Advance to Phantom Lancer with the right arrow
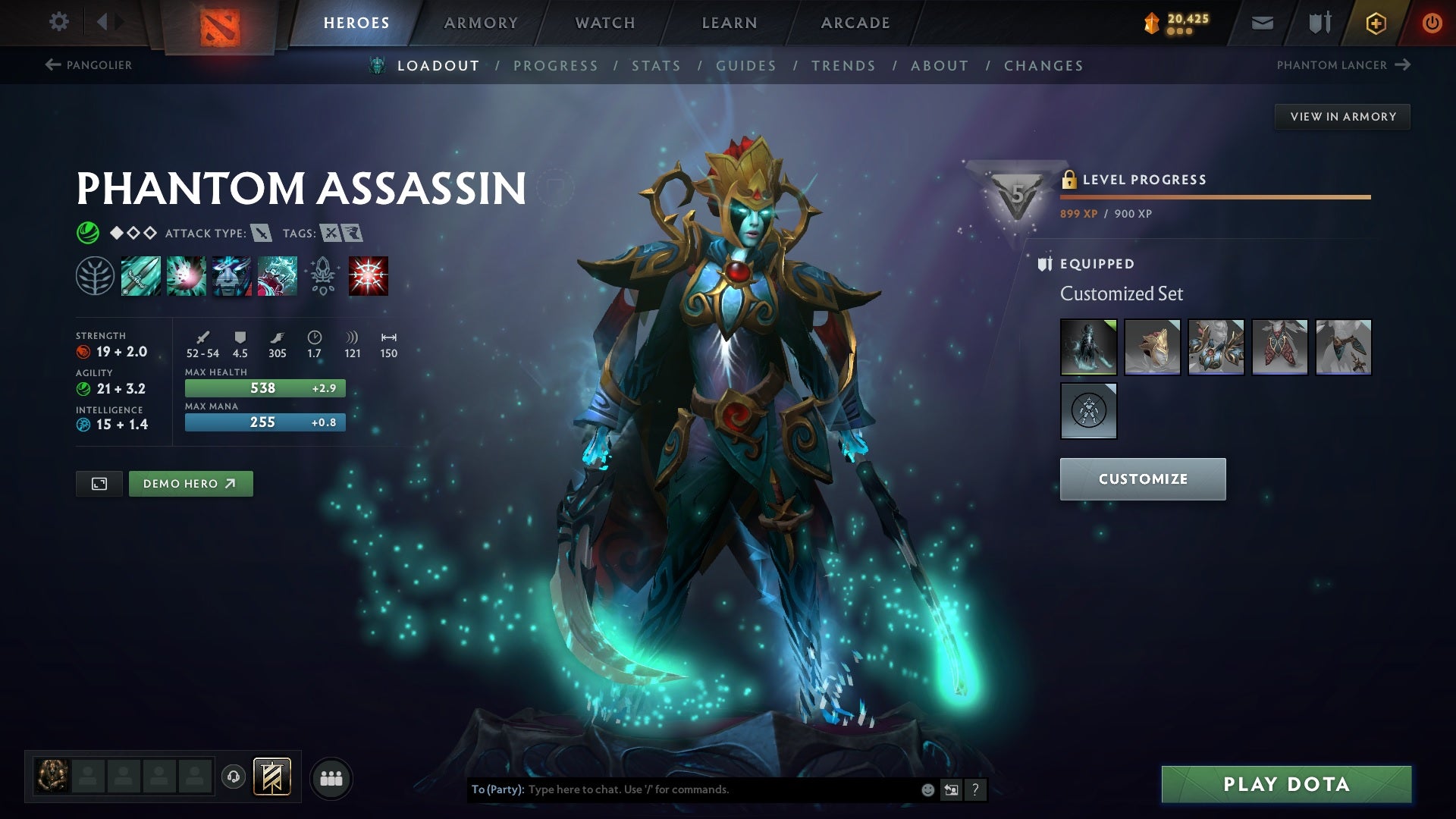This screenshot has height=819, width=1456. click(1402, 65)
